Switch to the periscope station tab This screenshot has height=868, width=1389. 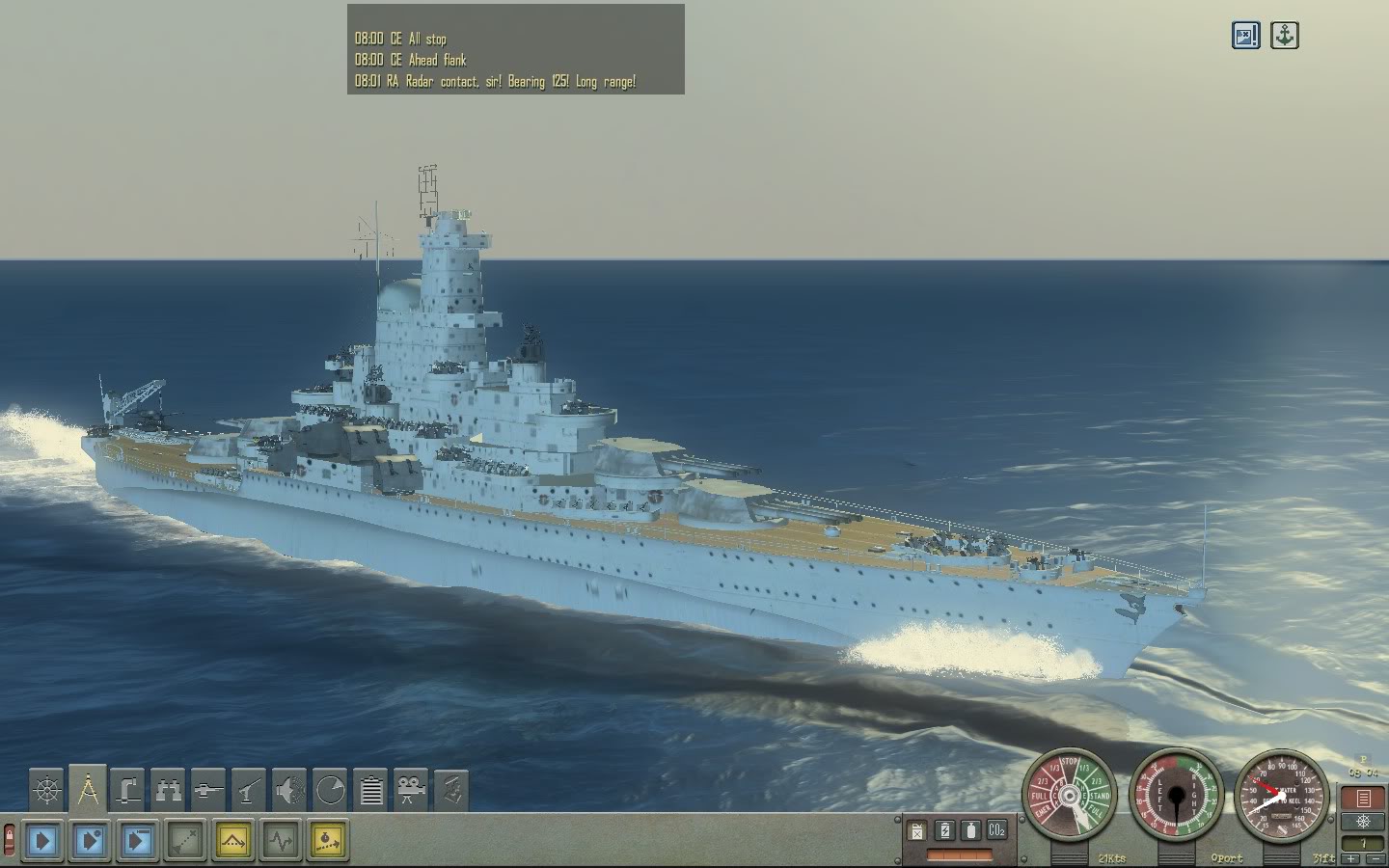tap(127, 791)
